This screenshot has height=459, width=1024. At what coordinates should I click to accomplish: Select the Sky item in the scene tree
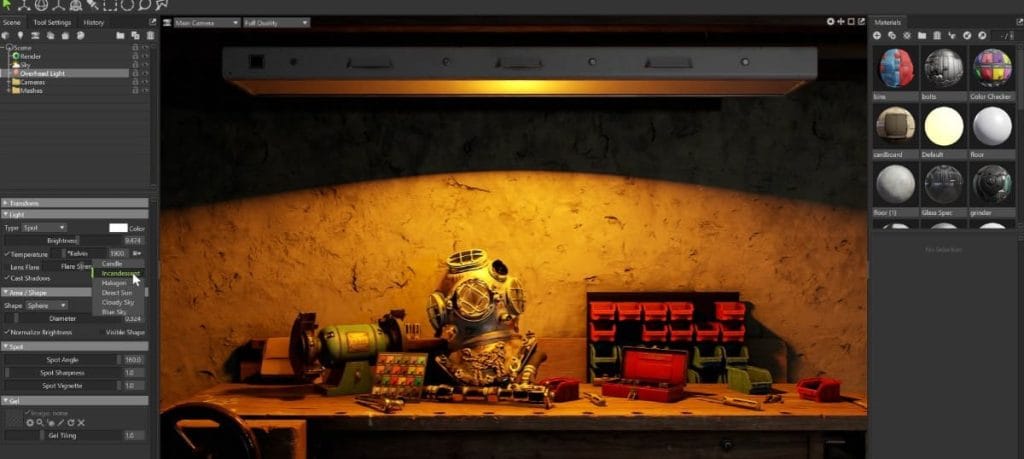(x=26, y=65)
